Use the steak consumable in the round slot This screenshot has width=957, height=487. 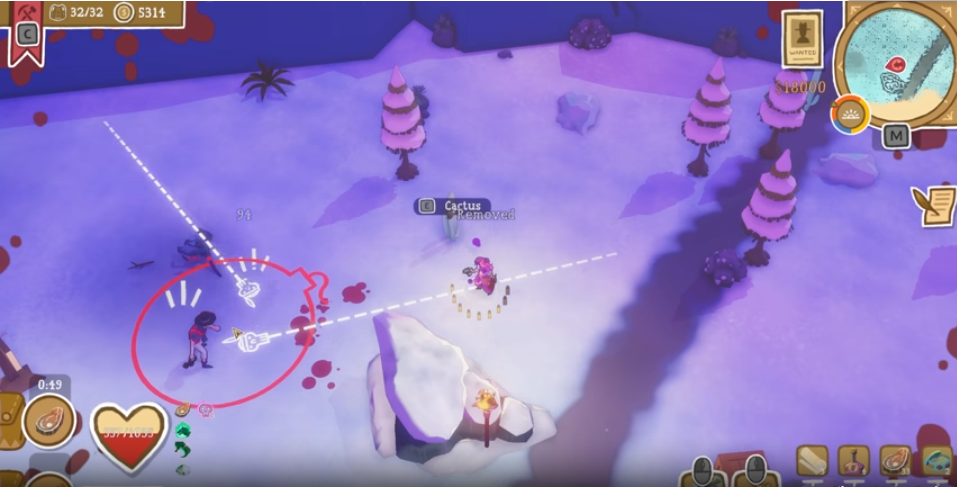tap(48, 421)
